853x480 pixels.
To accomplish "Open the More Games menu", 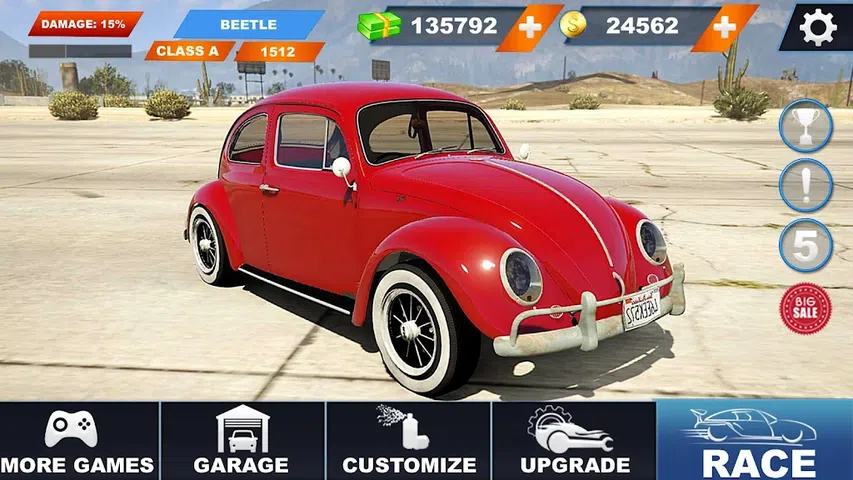I will pyautogui.click(x=78, y=441).
